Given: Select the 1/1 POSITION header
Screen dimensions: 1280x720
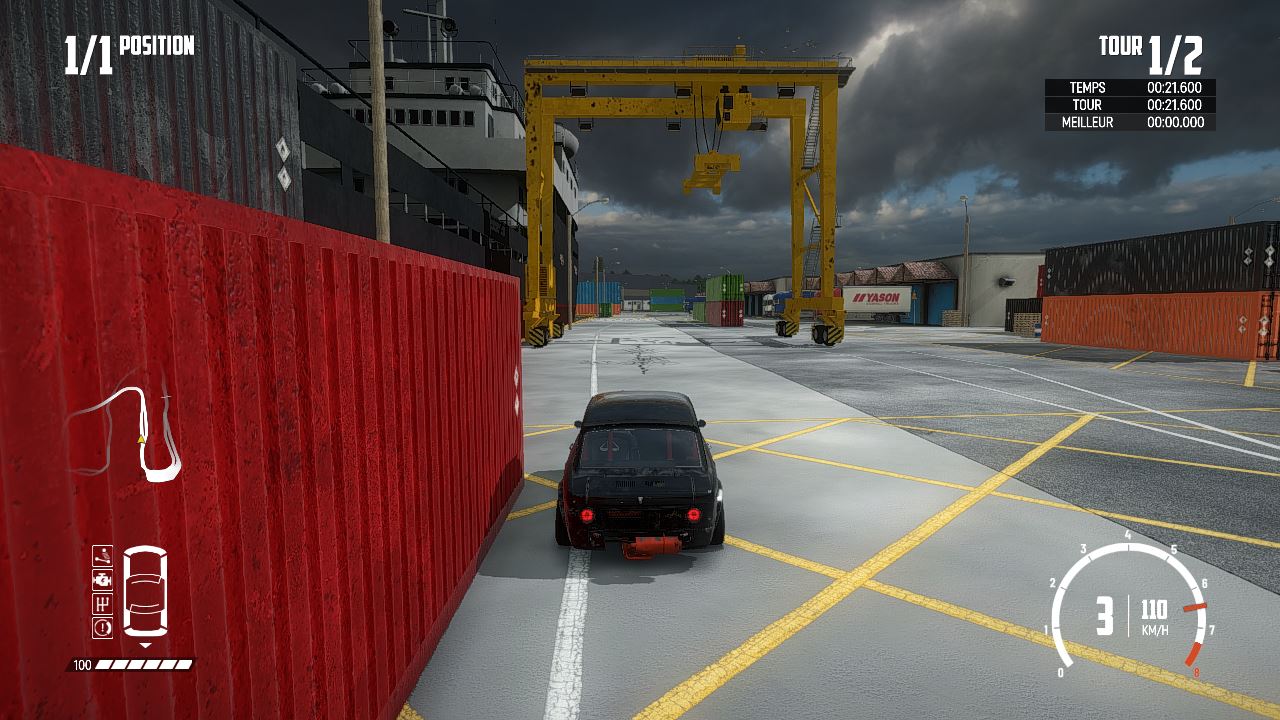Looking at the screenshot, I should click(x=128, y=46).
